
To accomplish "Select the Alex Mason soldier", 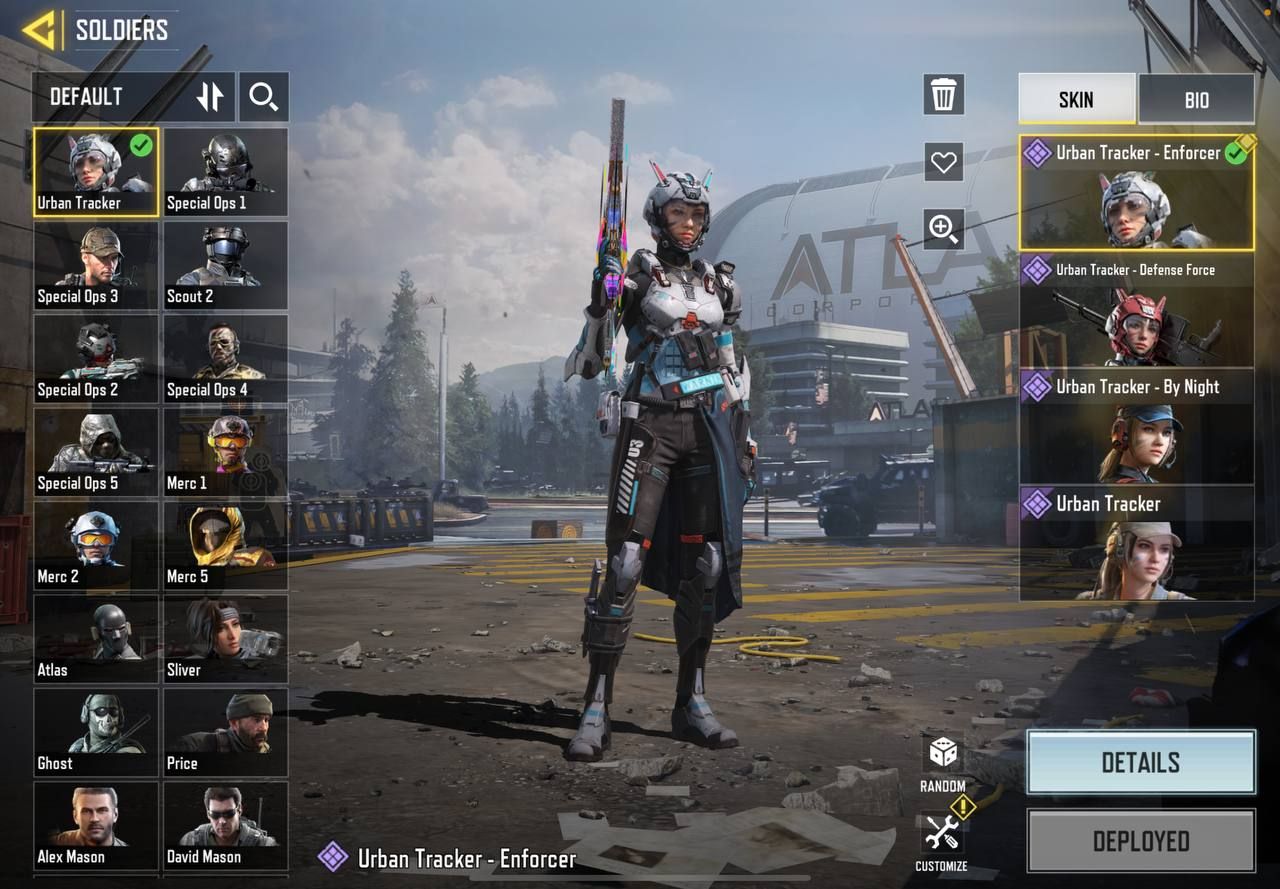I will [96, 825].
